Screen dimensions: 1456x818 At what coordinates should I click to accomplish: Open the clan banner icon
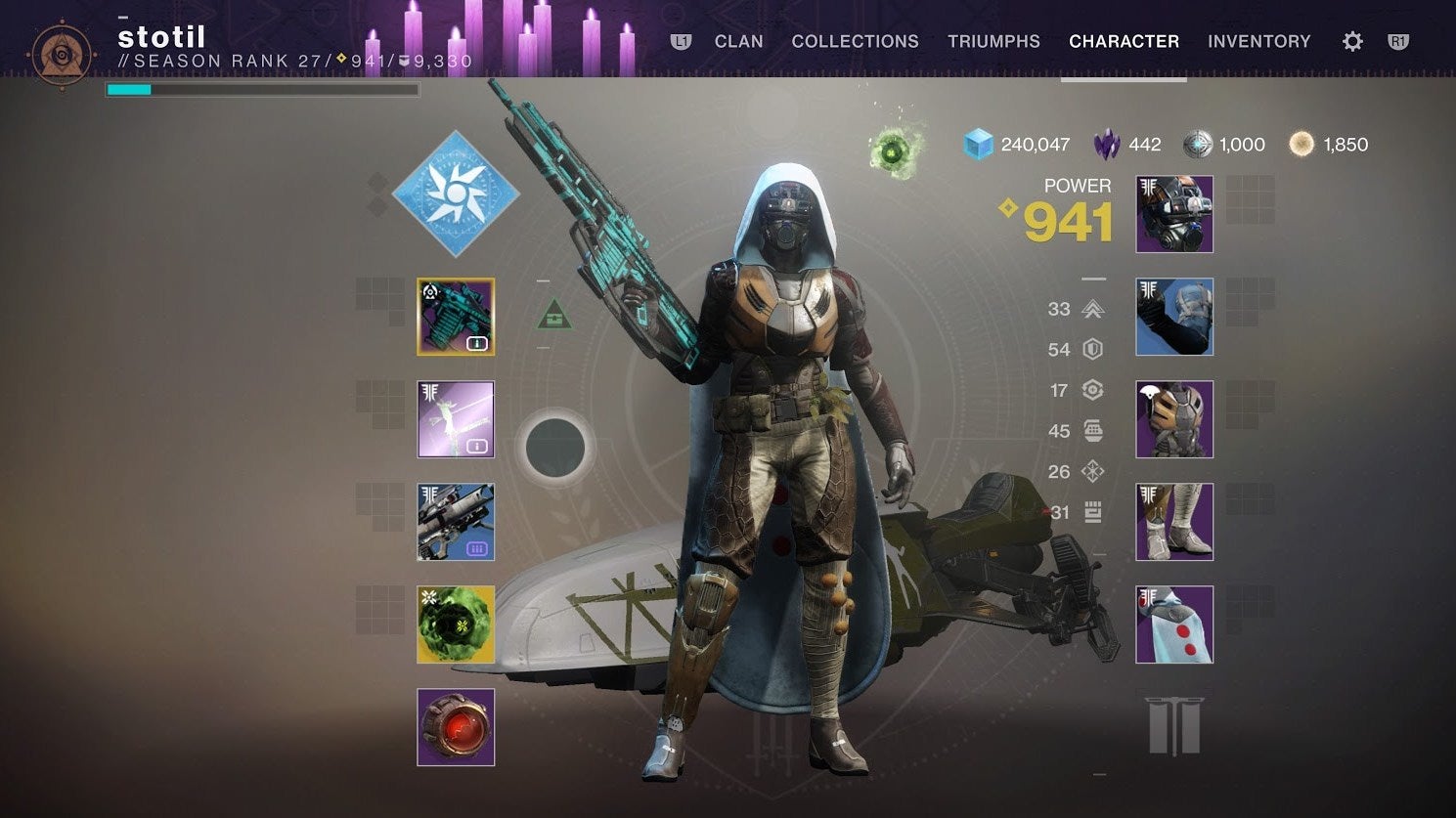(1173, 725)
